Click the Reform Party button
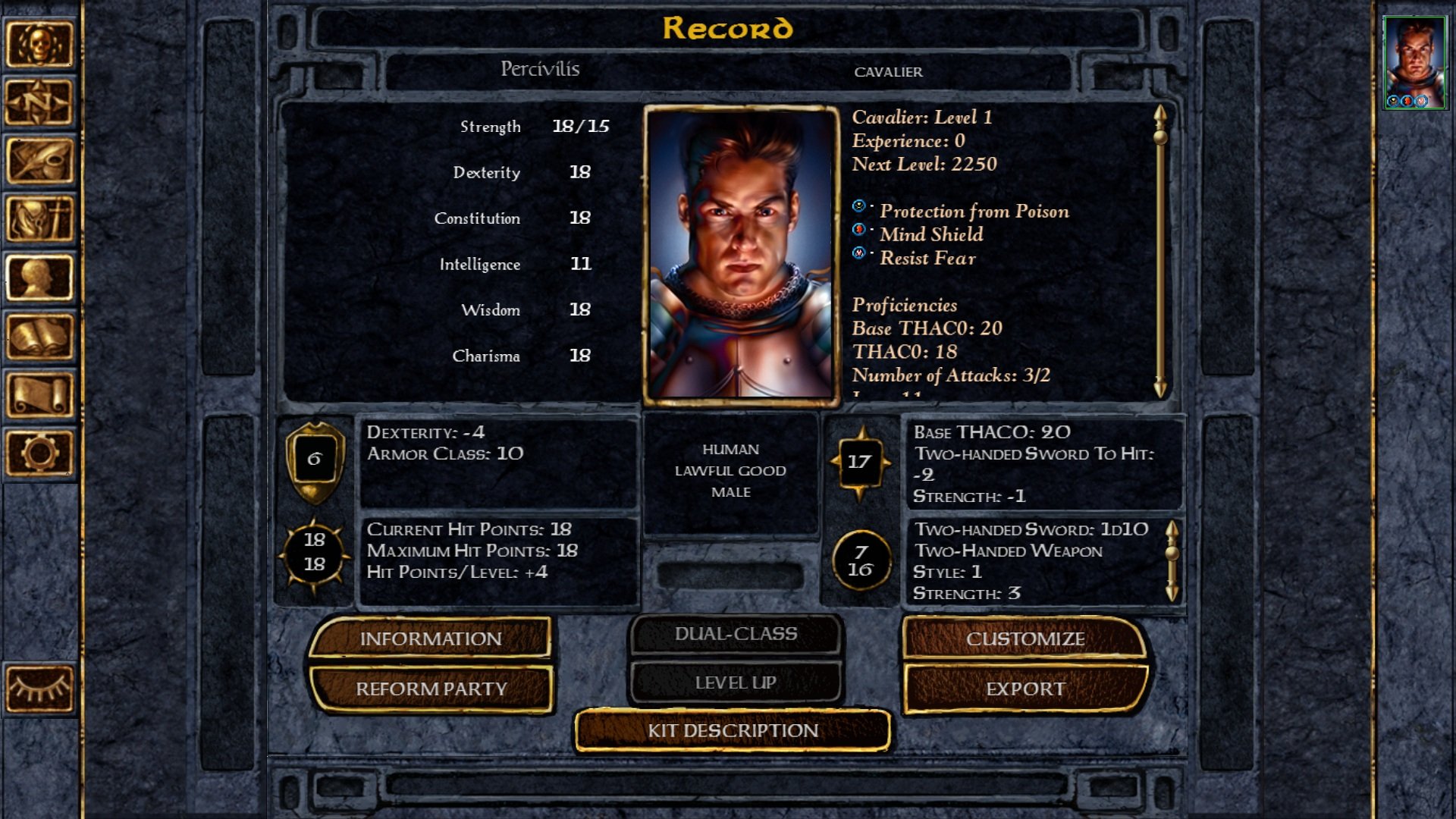This screenshot has width=1456, height=819. tap(430, 689)
